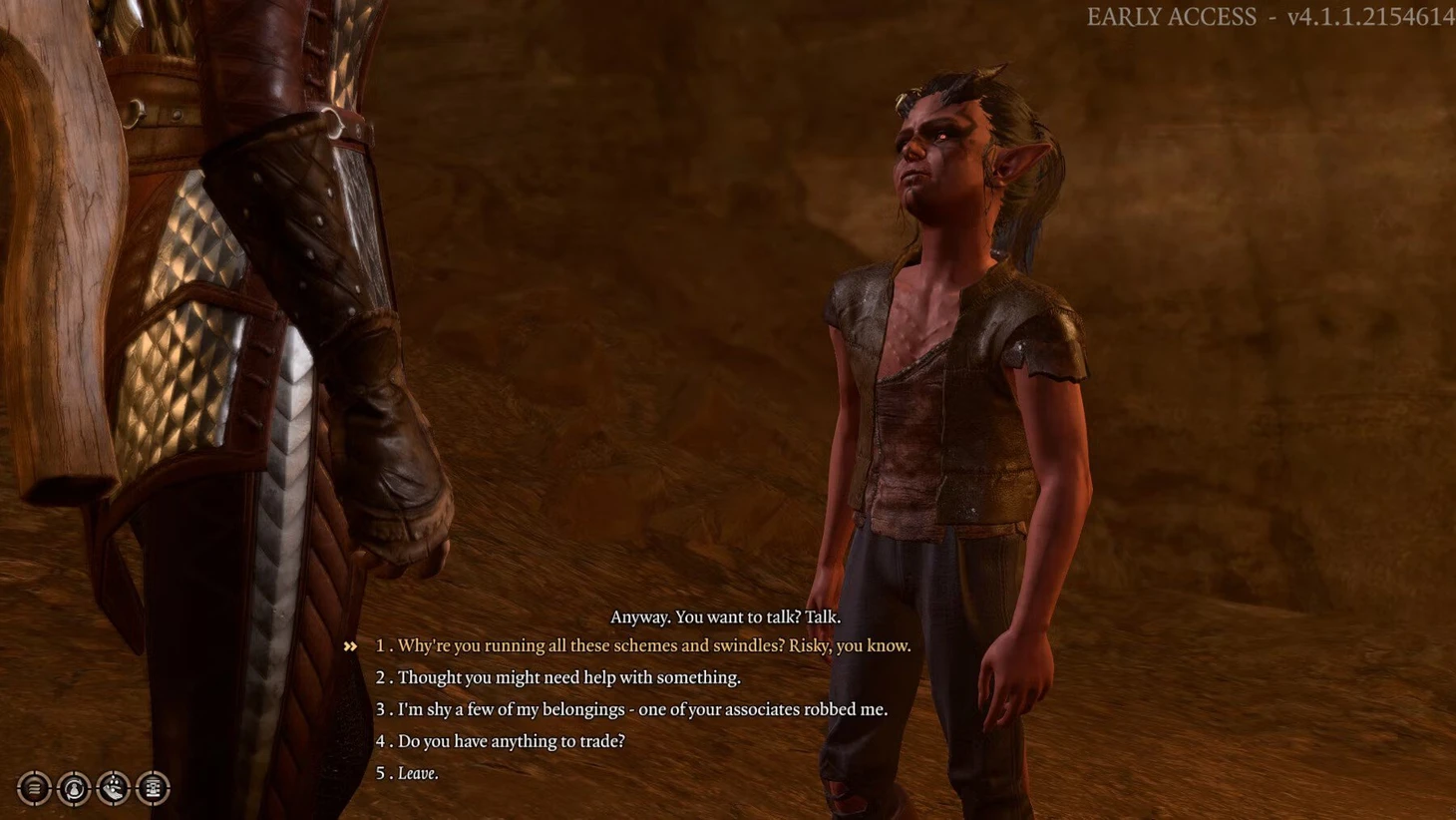Ask why she runs schemes and swindles
This screenshot has height=820, width=1456.
click(x=653, y=646)
